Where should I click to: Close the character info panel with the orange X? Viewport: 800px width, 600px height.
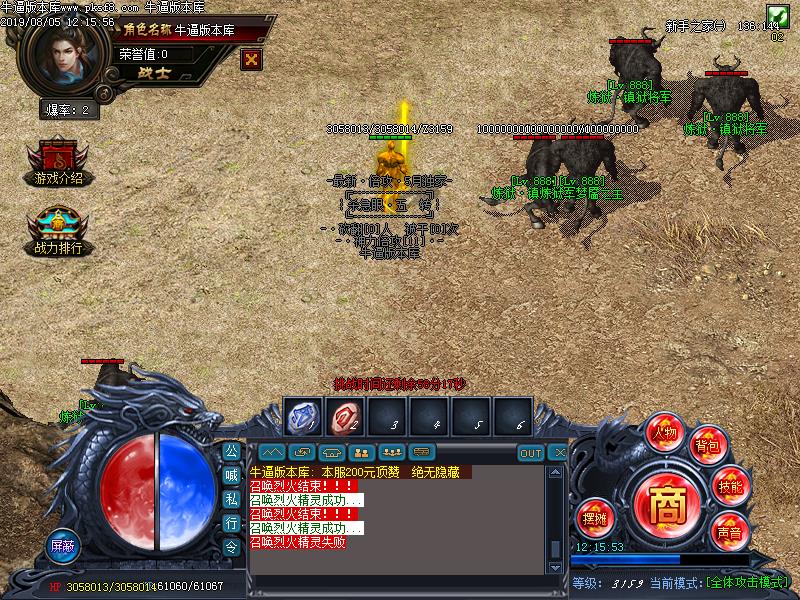pos(252,59)
